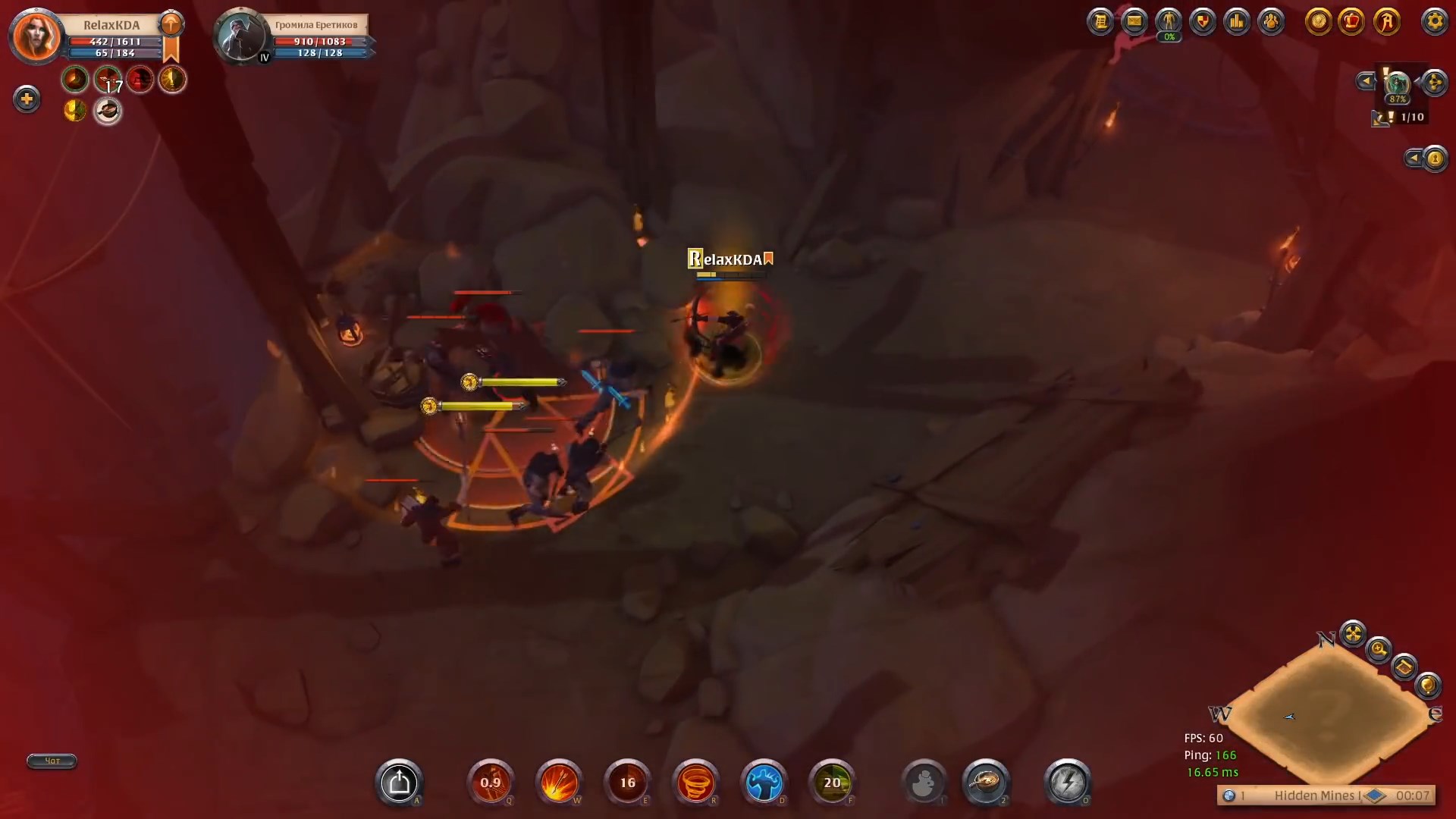Open the world map from the minimap
Viewport: 1456px width, 819px height.
[1404, 667]
